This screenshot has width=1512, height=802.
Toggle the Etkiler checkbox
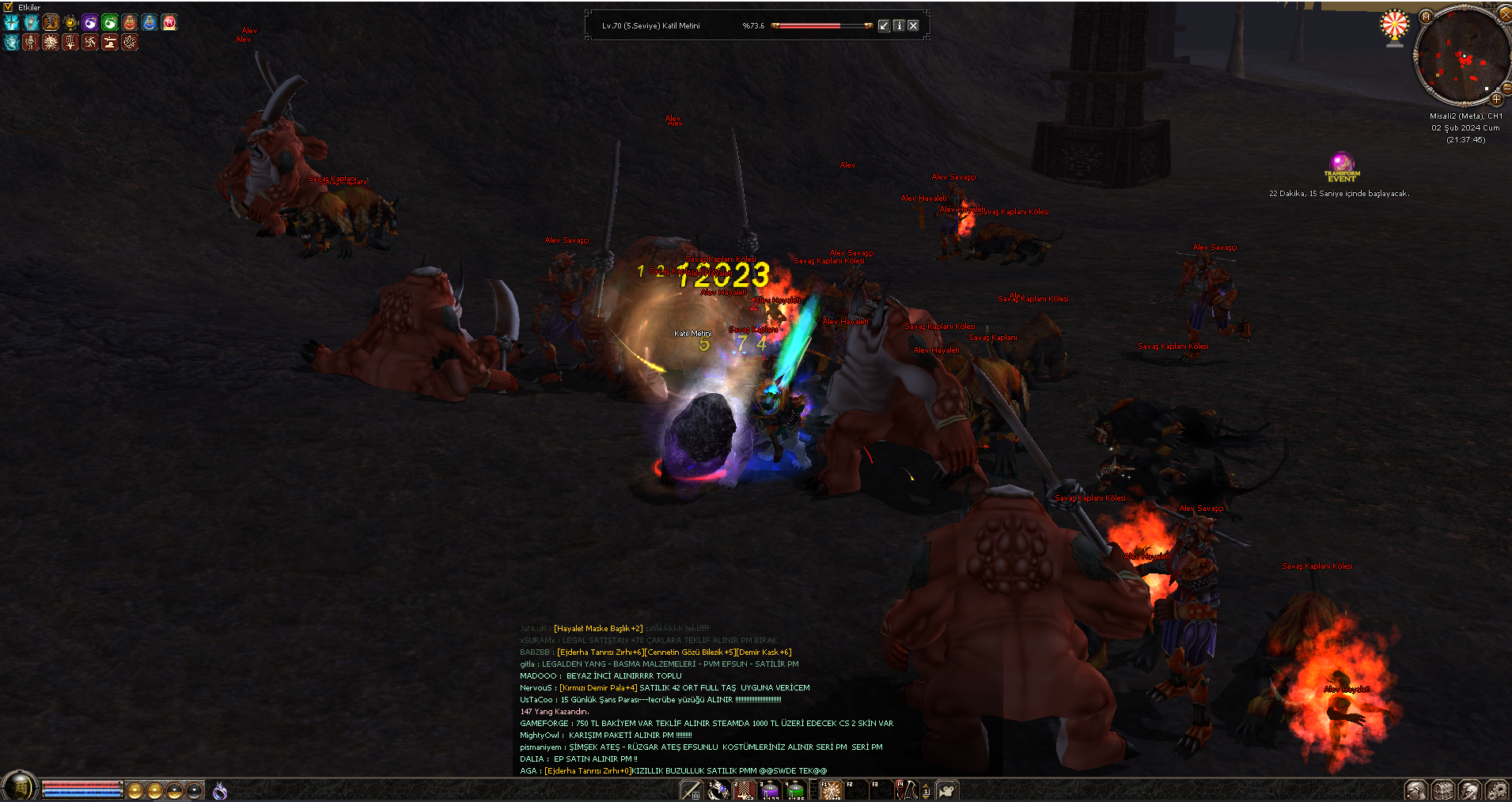tap(8, 7)
